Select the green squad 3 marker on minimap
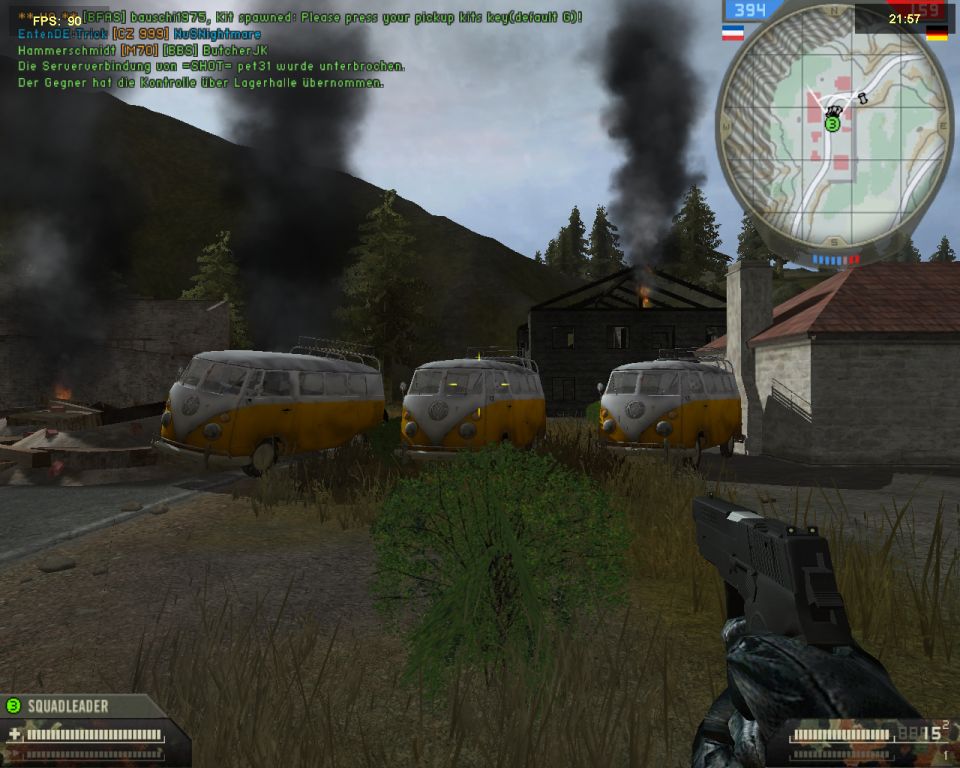The image size is (960, 768). tap(831, 124)
